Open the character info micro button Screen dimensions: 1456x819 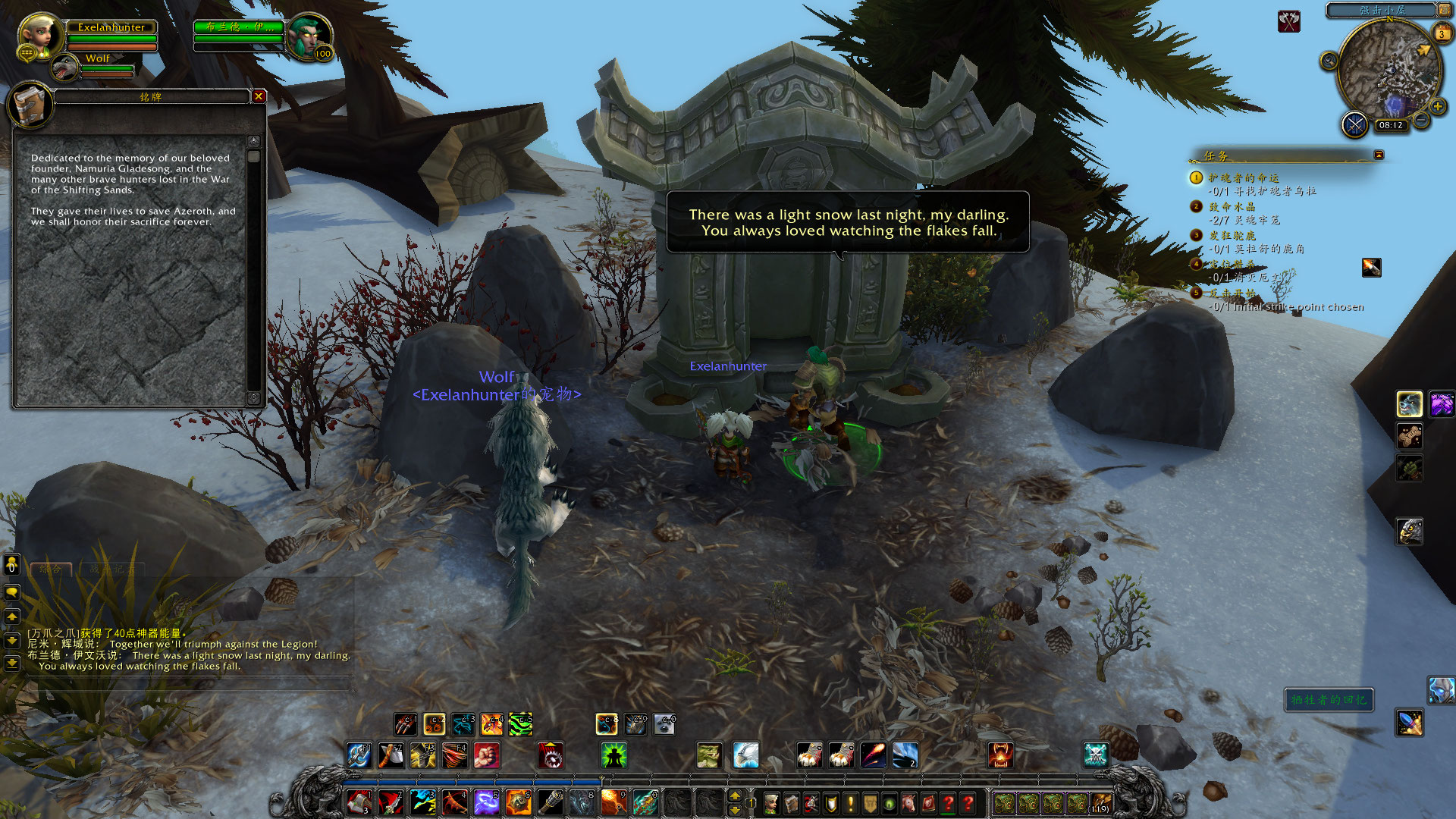coord(771,803)
